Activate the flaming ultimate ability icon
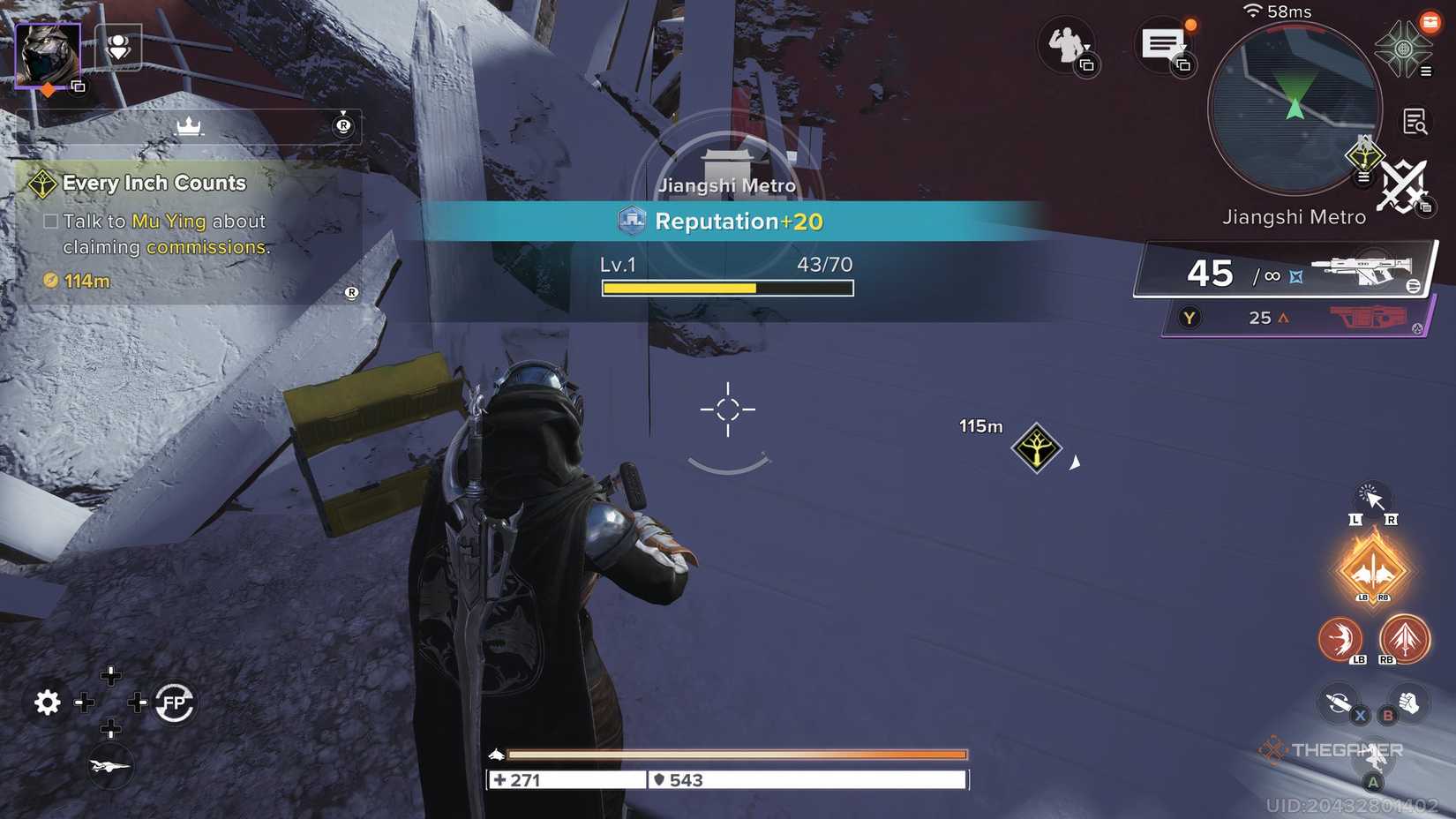This screenshot has height=819, width=1456. click(x=1374, y=569)
